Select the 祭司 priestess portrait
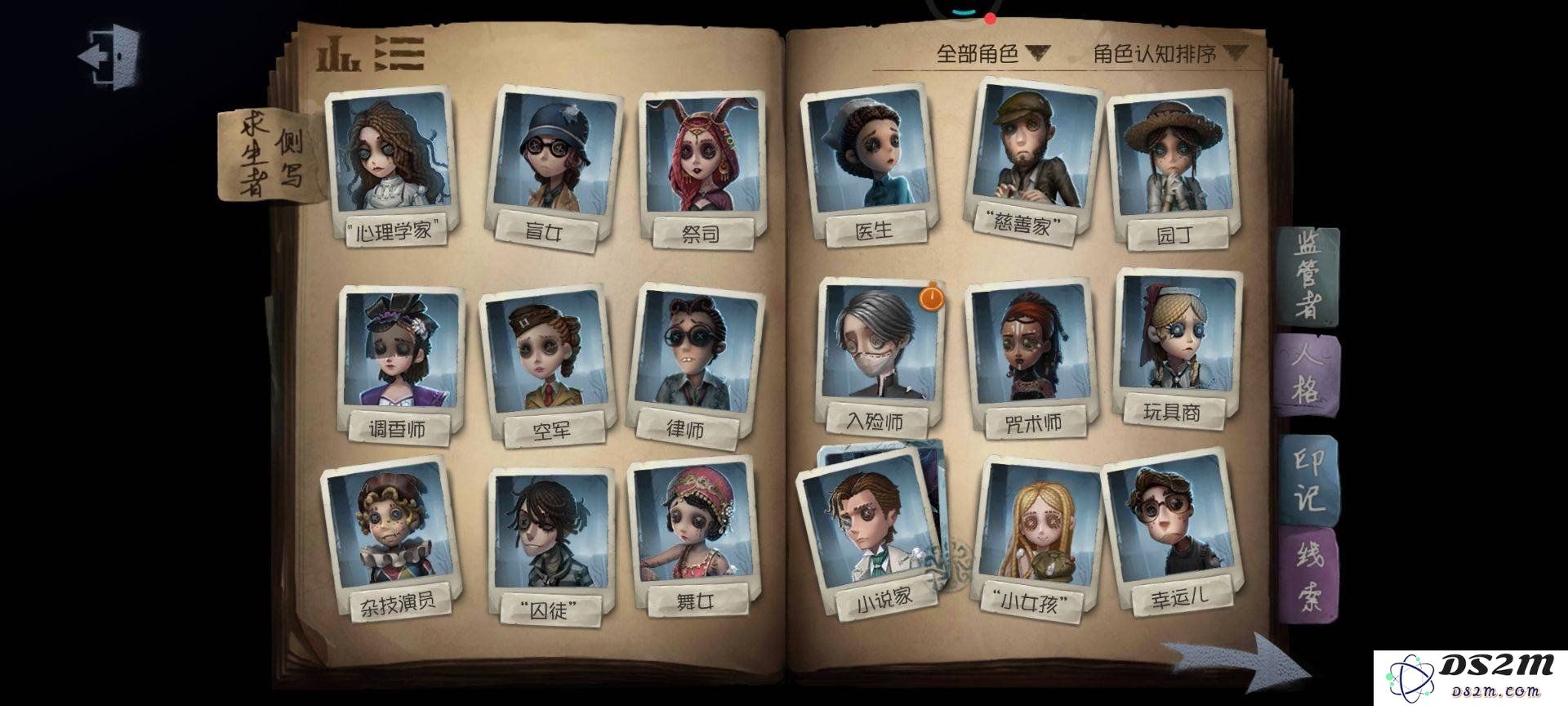1568x706 pixels. 702,168
